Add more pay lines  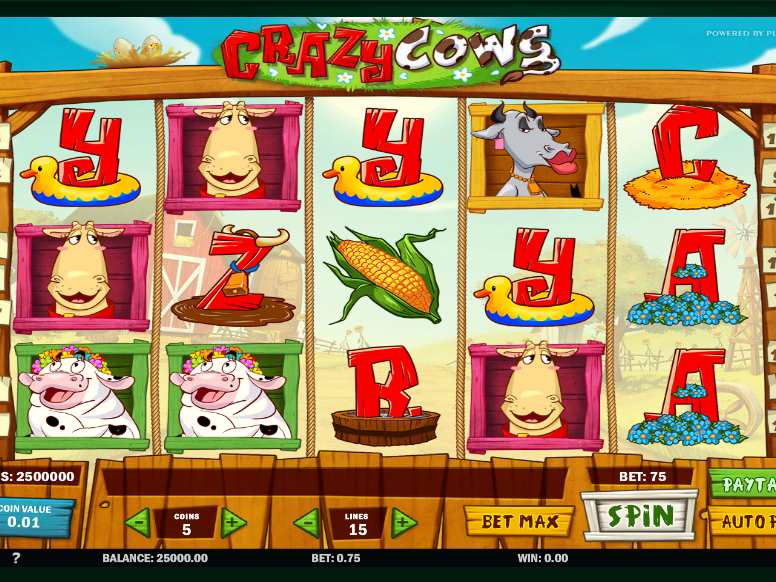404,522
